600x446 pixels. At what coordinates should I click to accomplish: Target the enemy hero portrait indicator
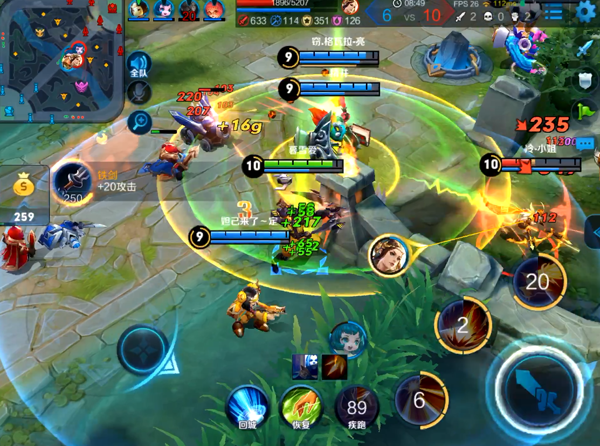(x=388, y=256)
